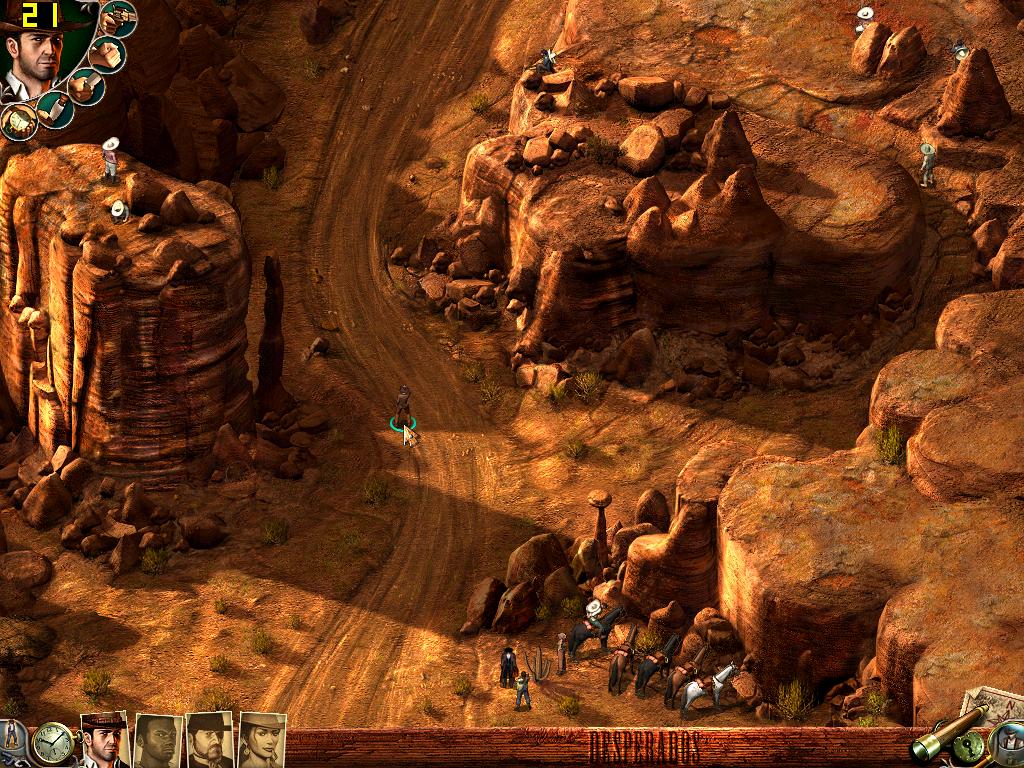Use the pocket watch item icon
Screen dimensions: 1024x768
pos(17,121)
